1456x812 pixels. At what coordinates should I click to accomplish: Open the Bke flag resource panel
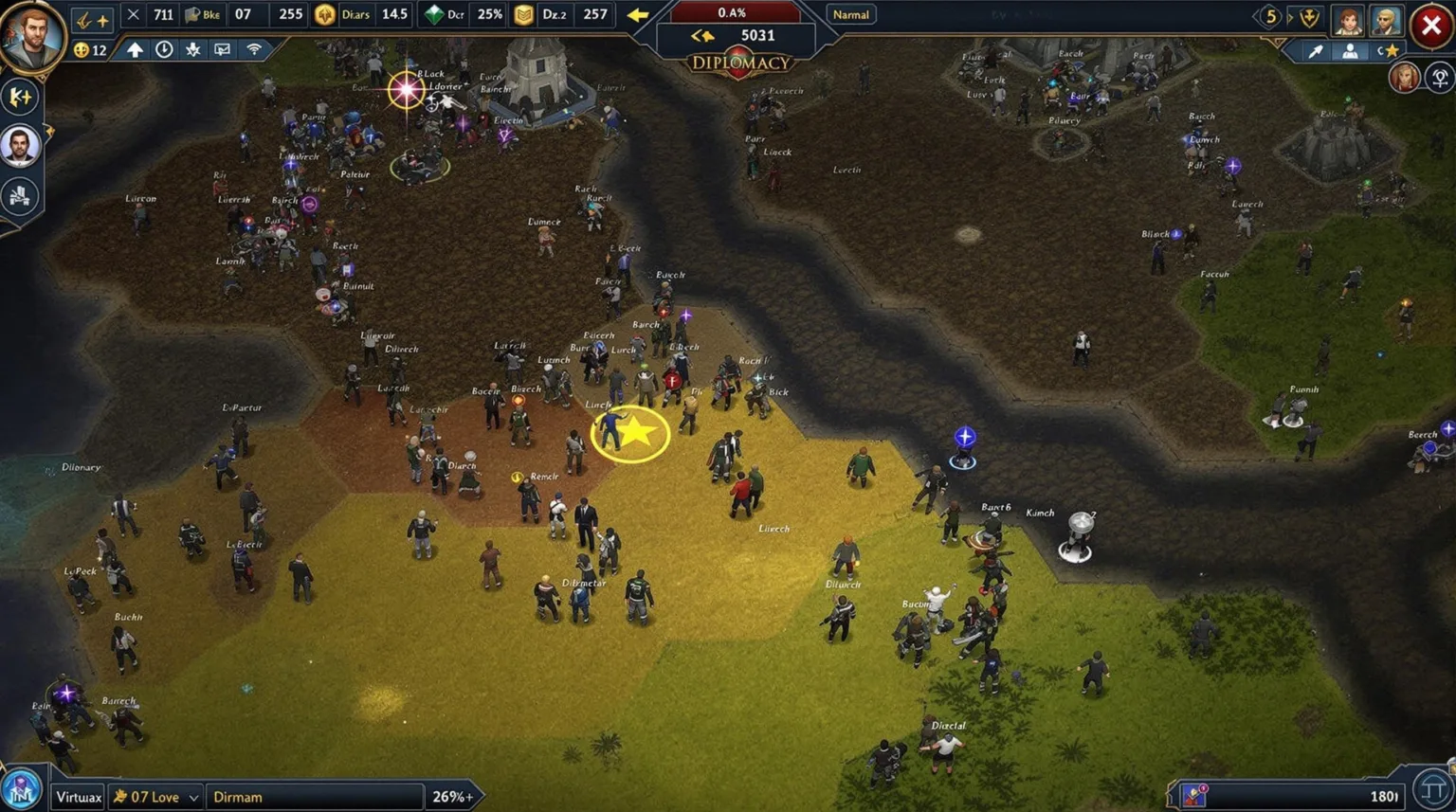193,14
